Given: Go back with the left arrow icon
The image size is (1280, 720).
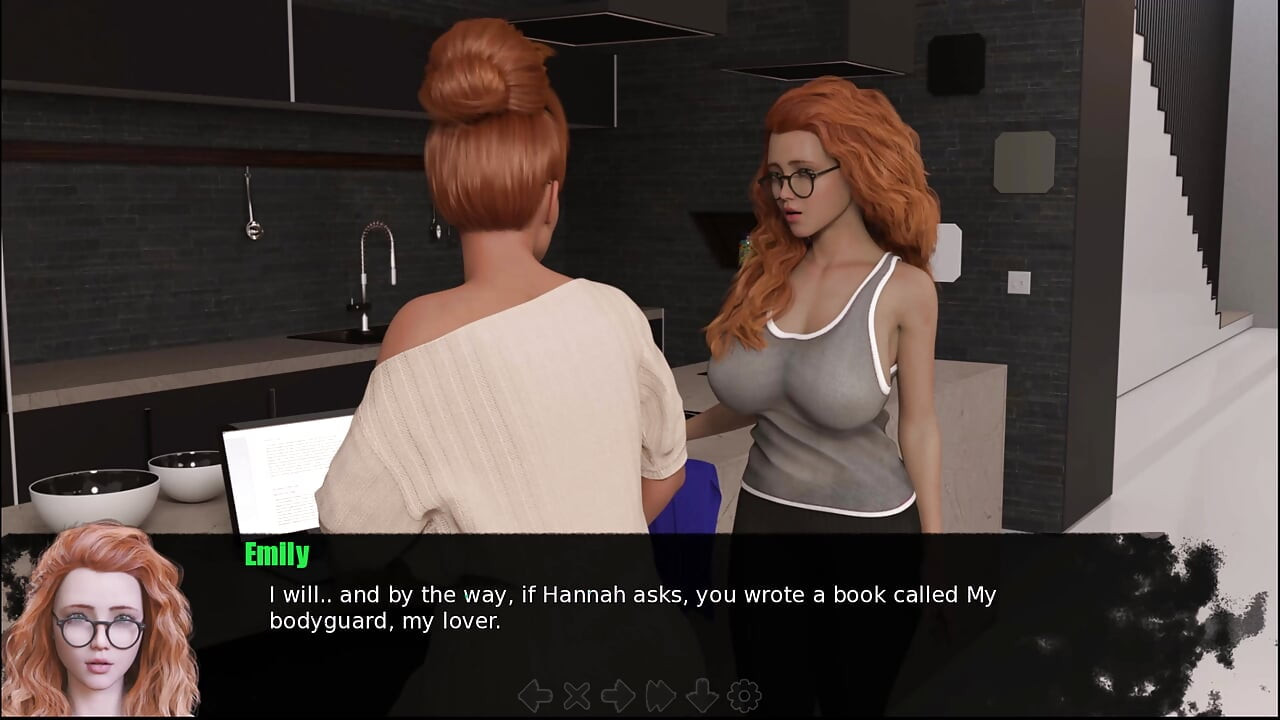Looking at the screenshot, I should point(535,696).
